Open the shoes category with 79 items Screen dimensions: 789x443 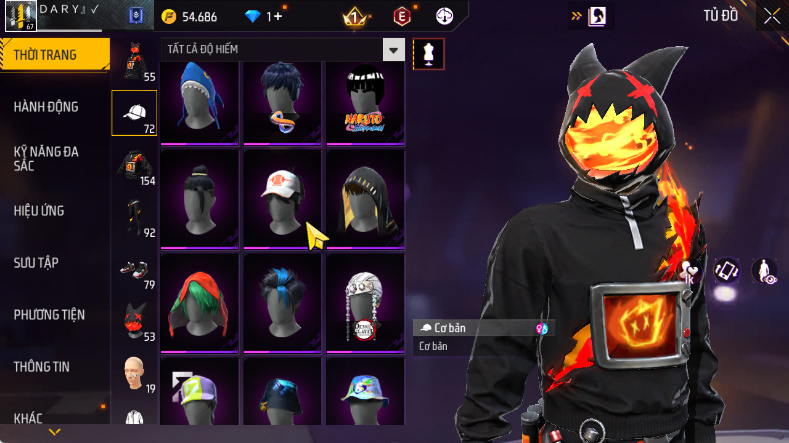(x=134, y=270)
